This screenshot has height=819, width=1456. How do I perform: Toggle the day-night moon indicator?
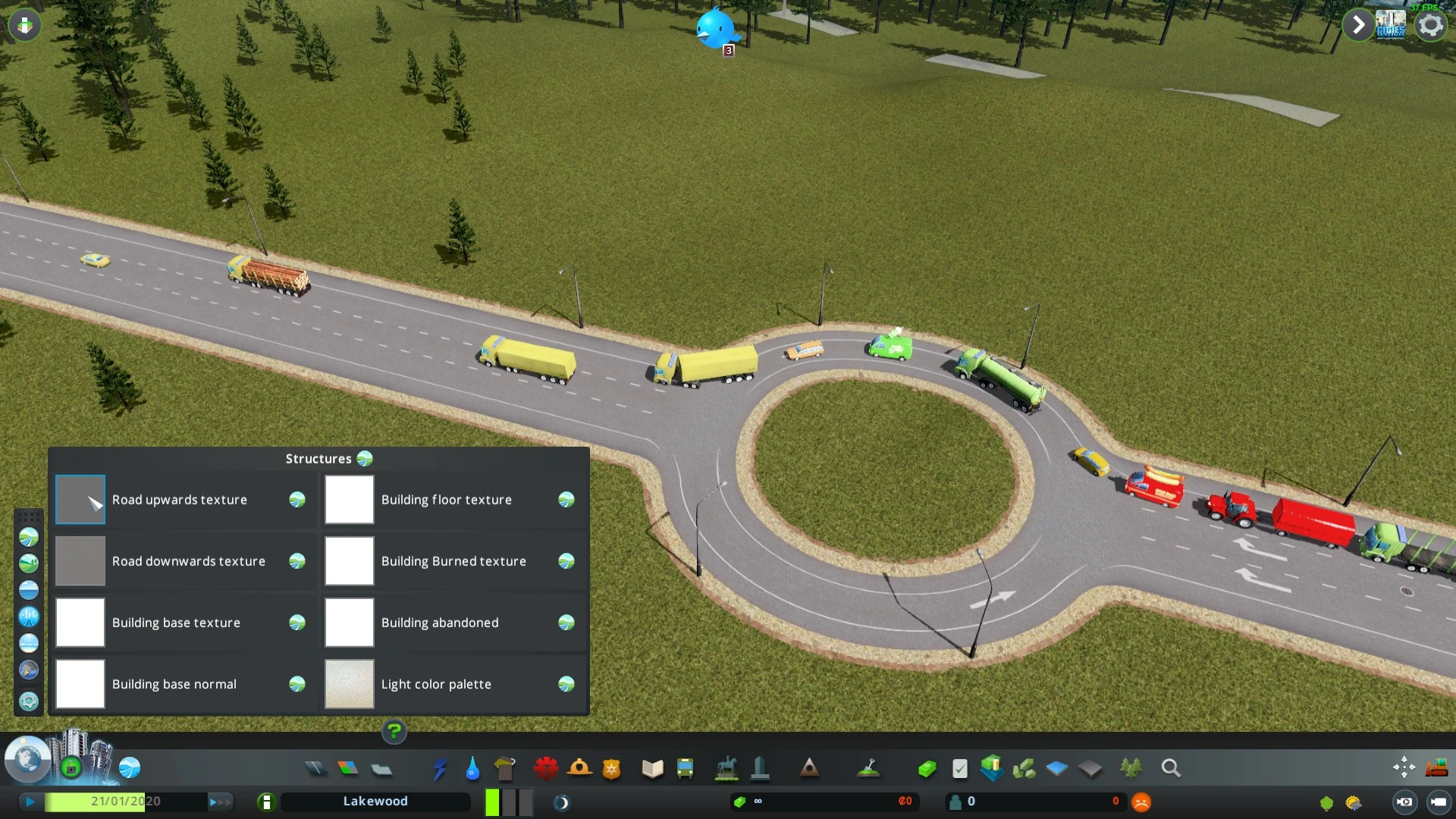click(562, 801)
